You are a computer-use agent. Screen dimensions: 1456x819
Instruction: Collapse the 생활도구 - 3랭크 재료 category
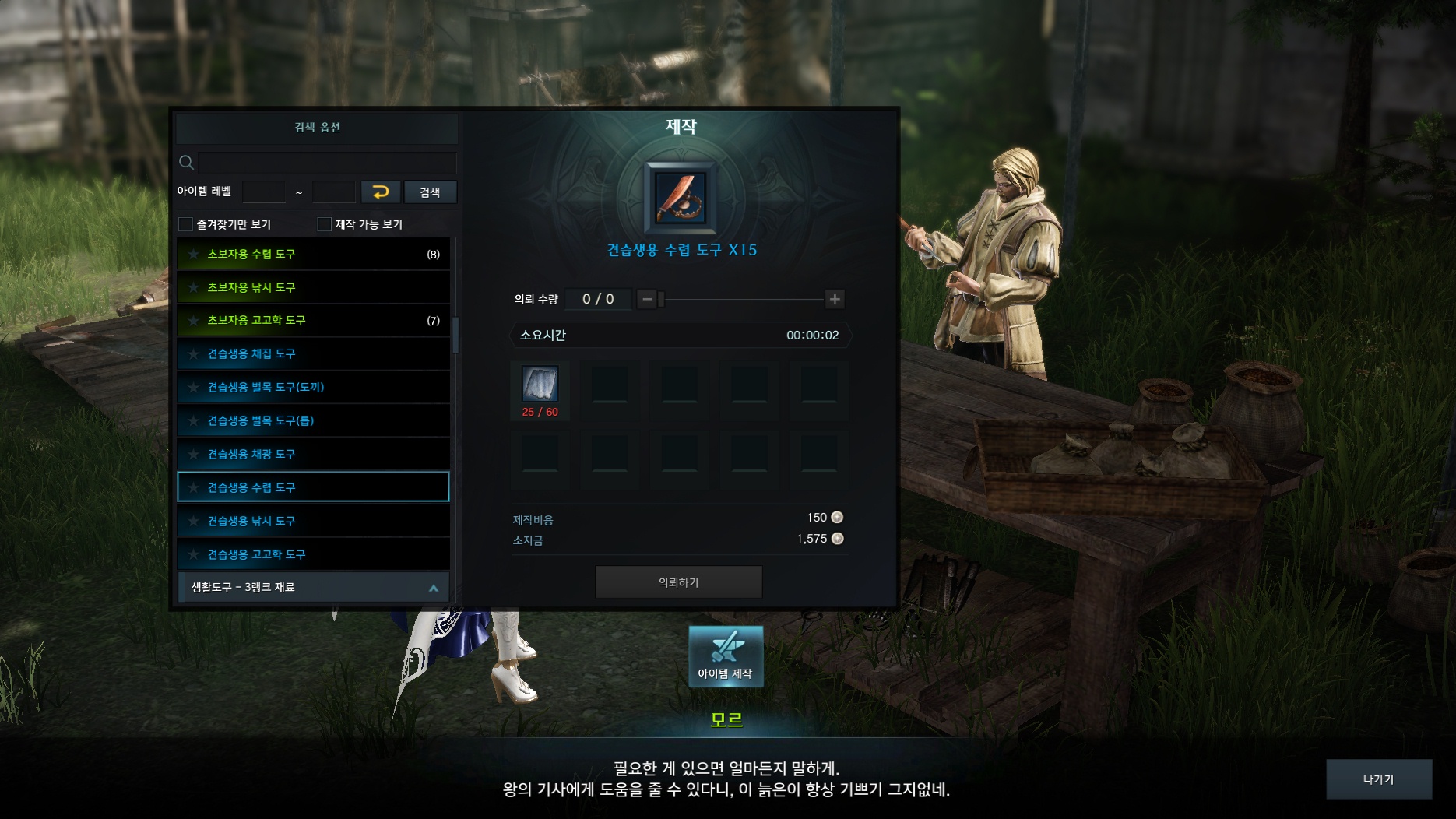coord(434,588)
